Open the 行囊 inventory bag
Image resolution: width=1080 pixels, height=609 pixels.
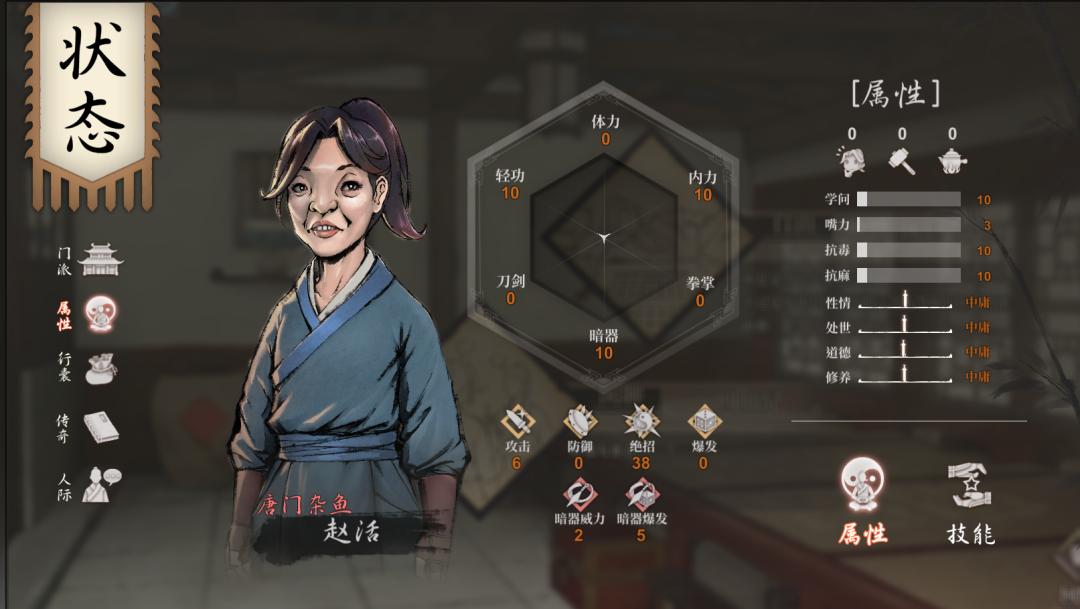(x=100, y=368)
